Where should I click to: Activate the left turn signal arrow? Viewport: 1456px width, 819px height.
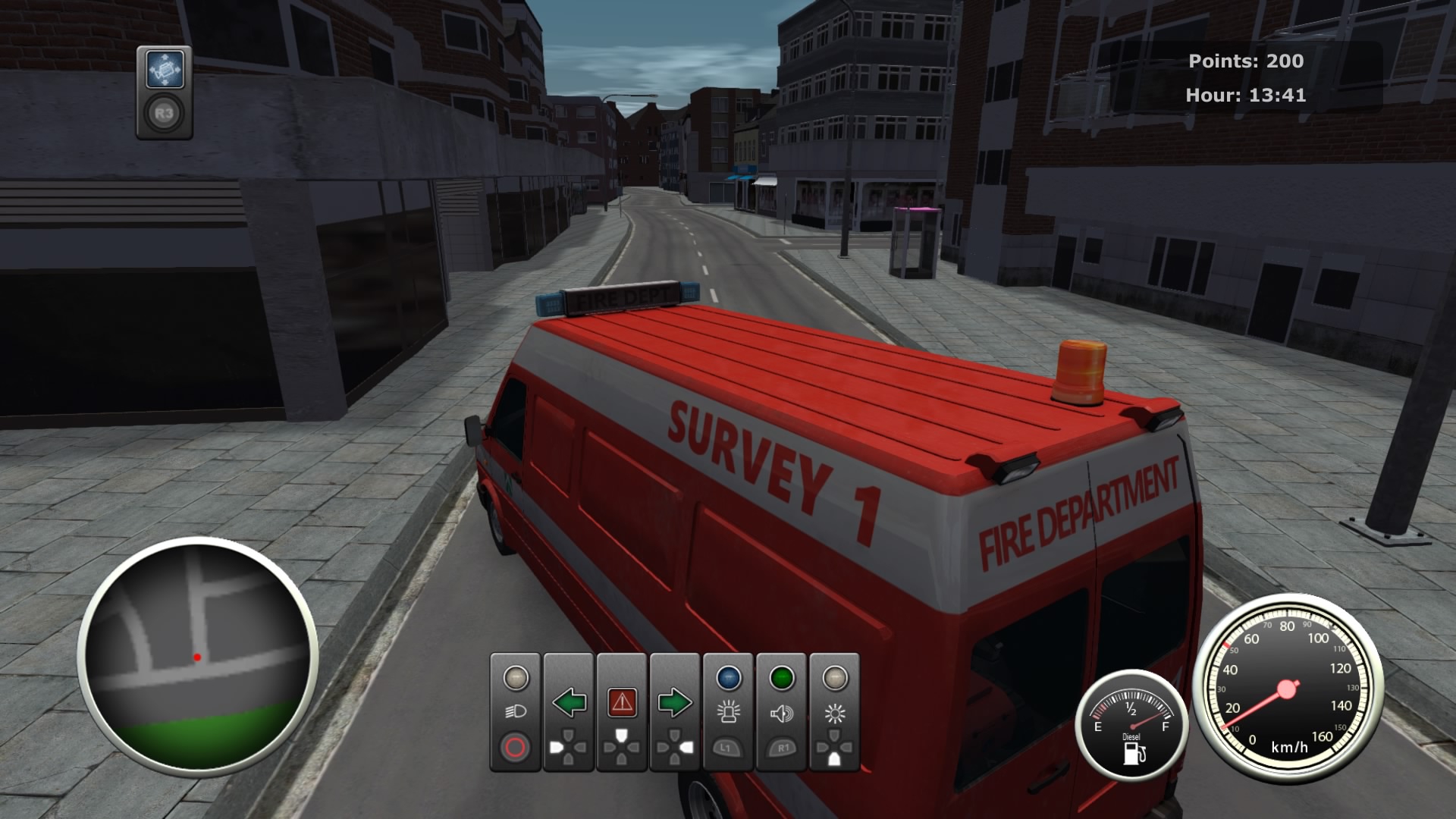coord(570,702)
